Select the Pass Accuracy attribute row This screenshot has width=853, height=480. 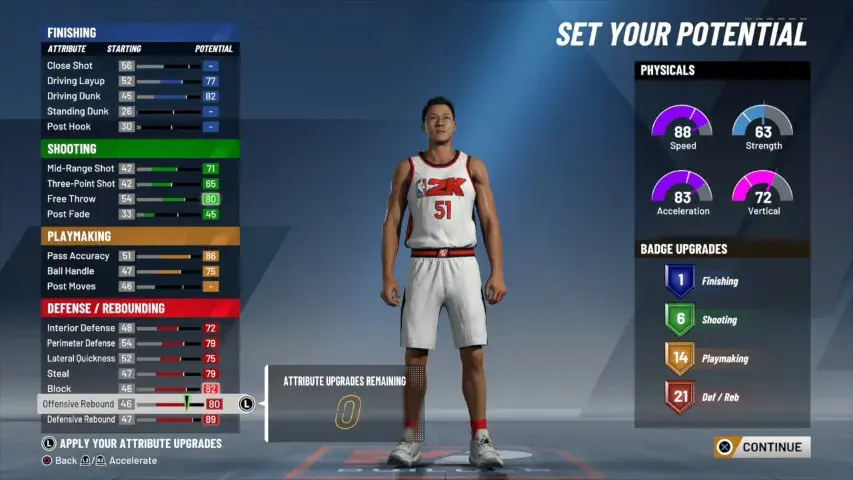(x=140, y=256)
